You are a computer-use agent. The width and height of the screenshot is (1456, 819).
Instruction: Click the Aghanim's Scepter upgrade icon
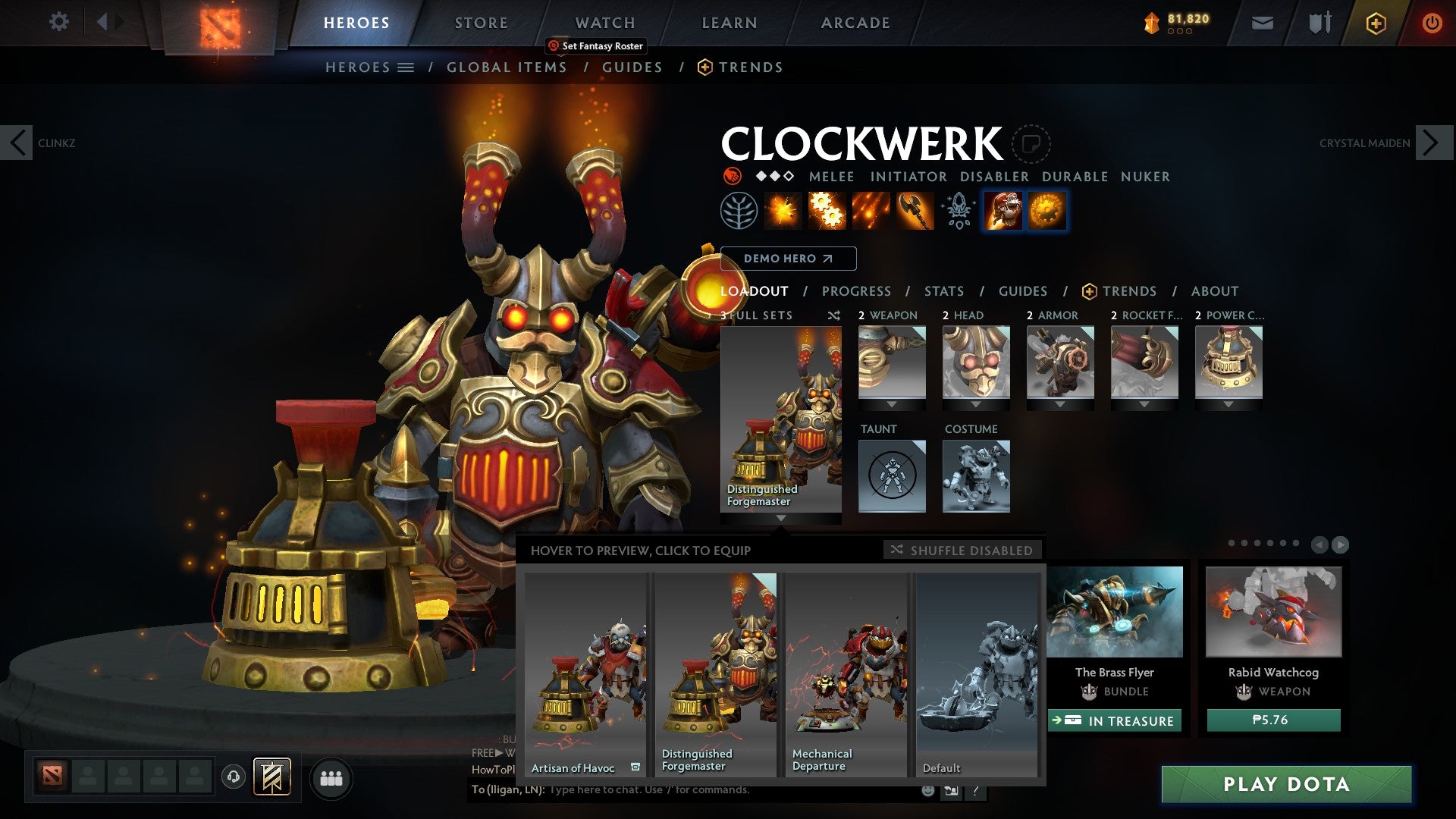(958, 212)
